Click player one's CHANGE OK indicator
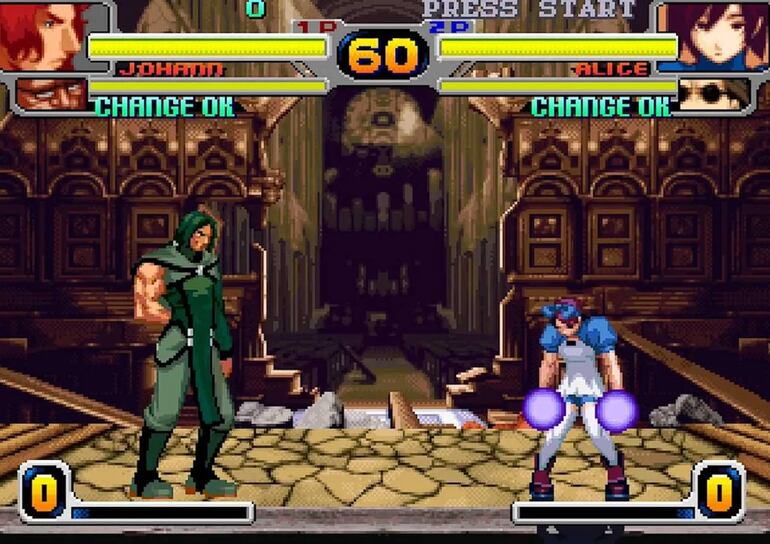Screen dimensions: 770x544 165,106
